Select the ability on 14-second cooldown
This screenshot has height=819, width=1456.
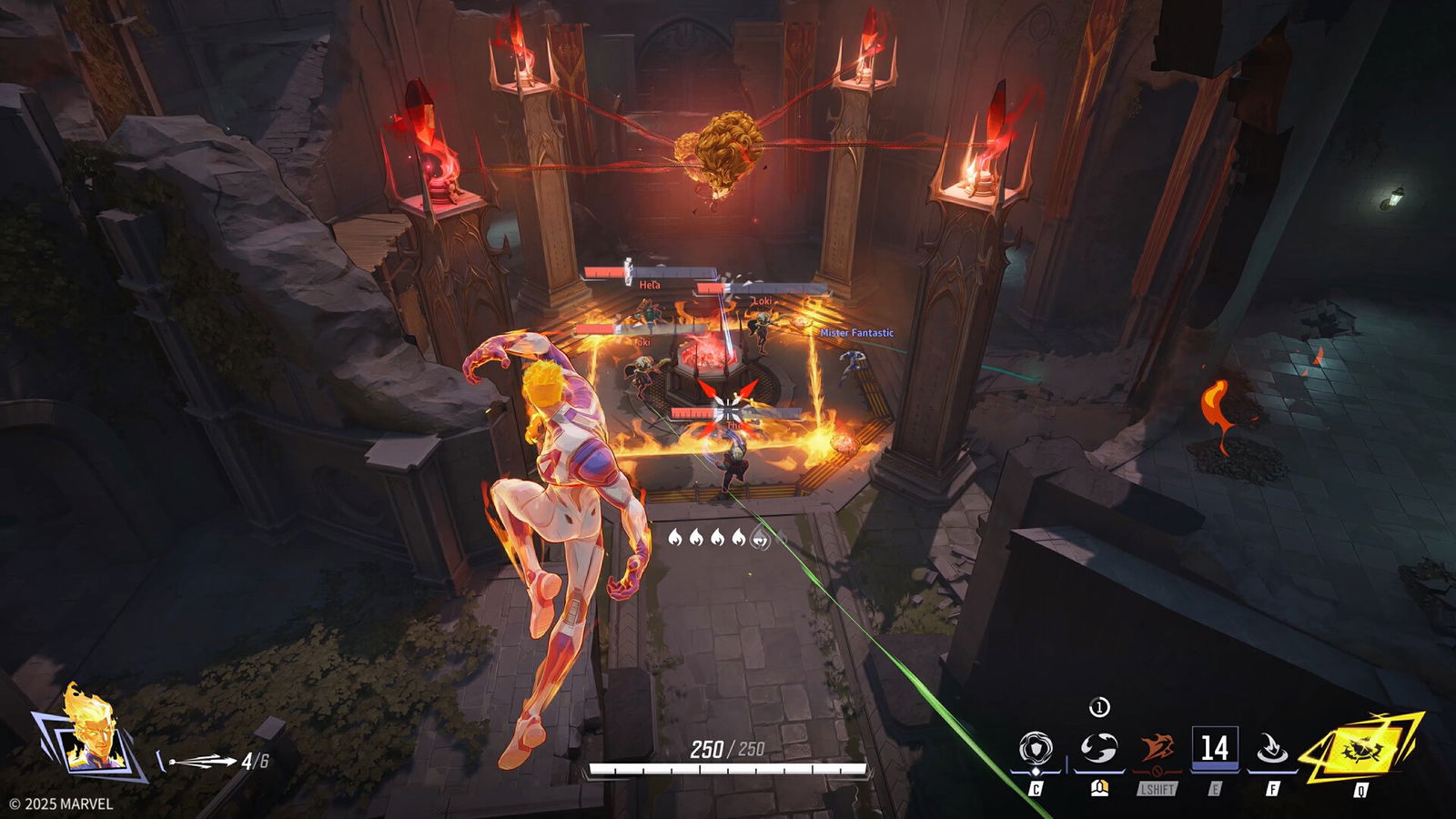pyautogui.click(x=1214, y=749)
